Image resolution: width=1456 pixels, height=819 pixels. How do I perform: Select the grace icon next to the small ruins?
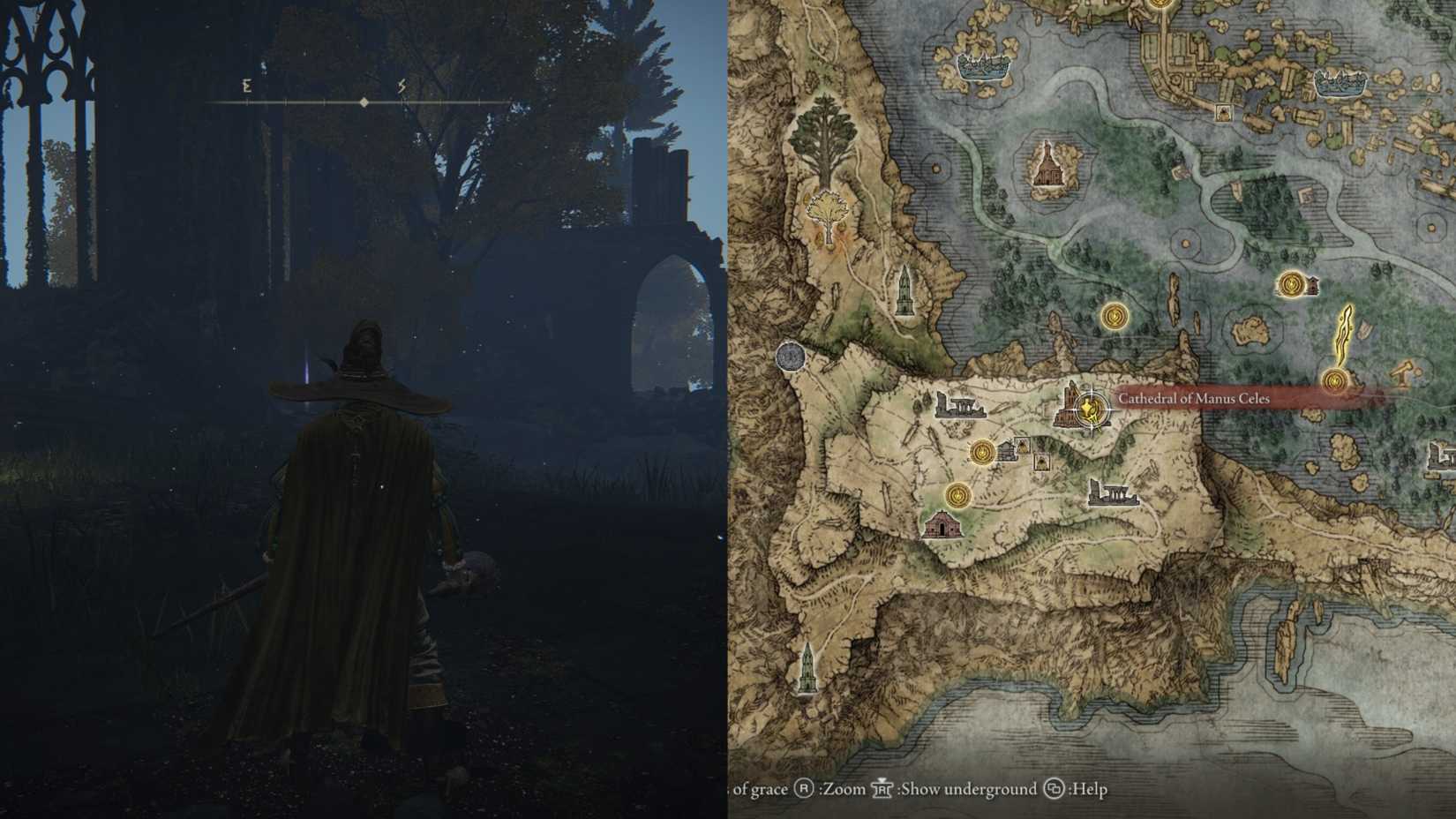point(982,453)
